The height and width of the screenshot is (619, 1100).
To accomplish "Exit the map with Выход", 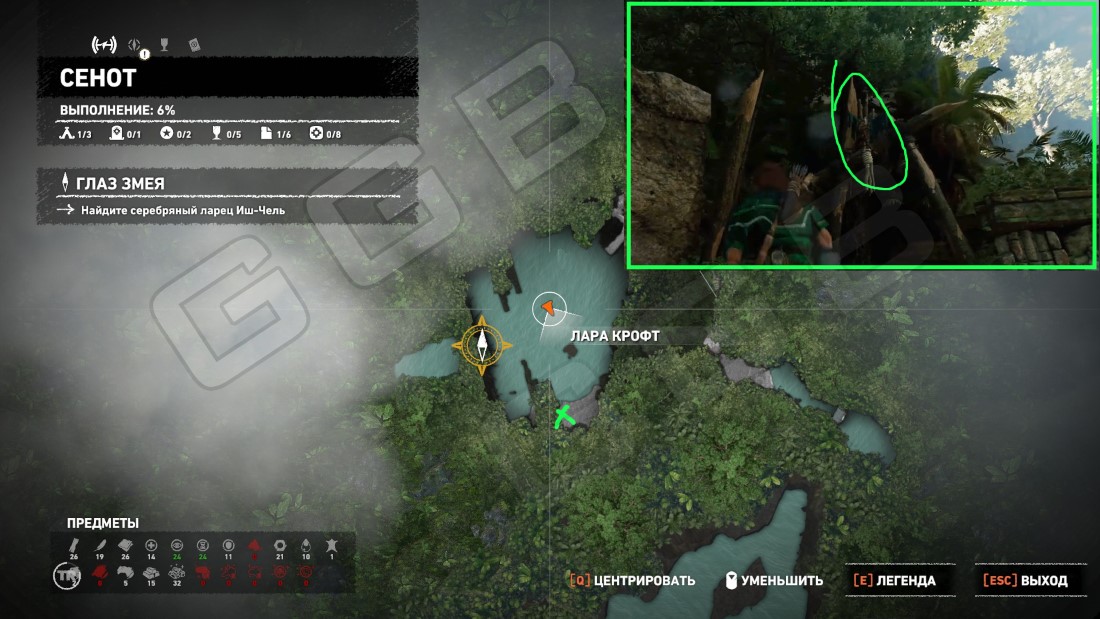I will pyautogui.click(x=1025, y=580).
